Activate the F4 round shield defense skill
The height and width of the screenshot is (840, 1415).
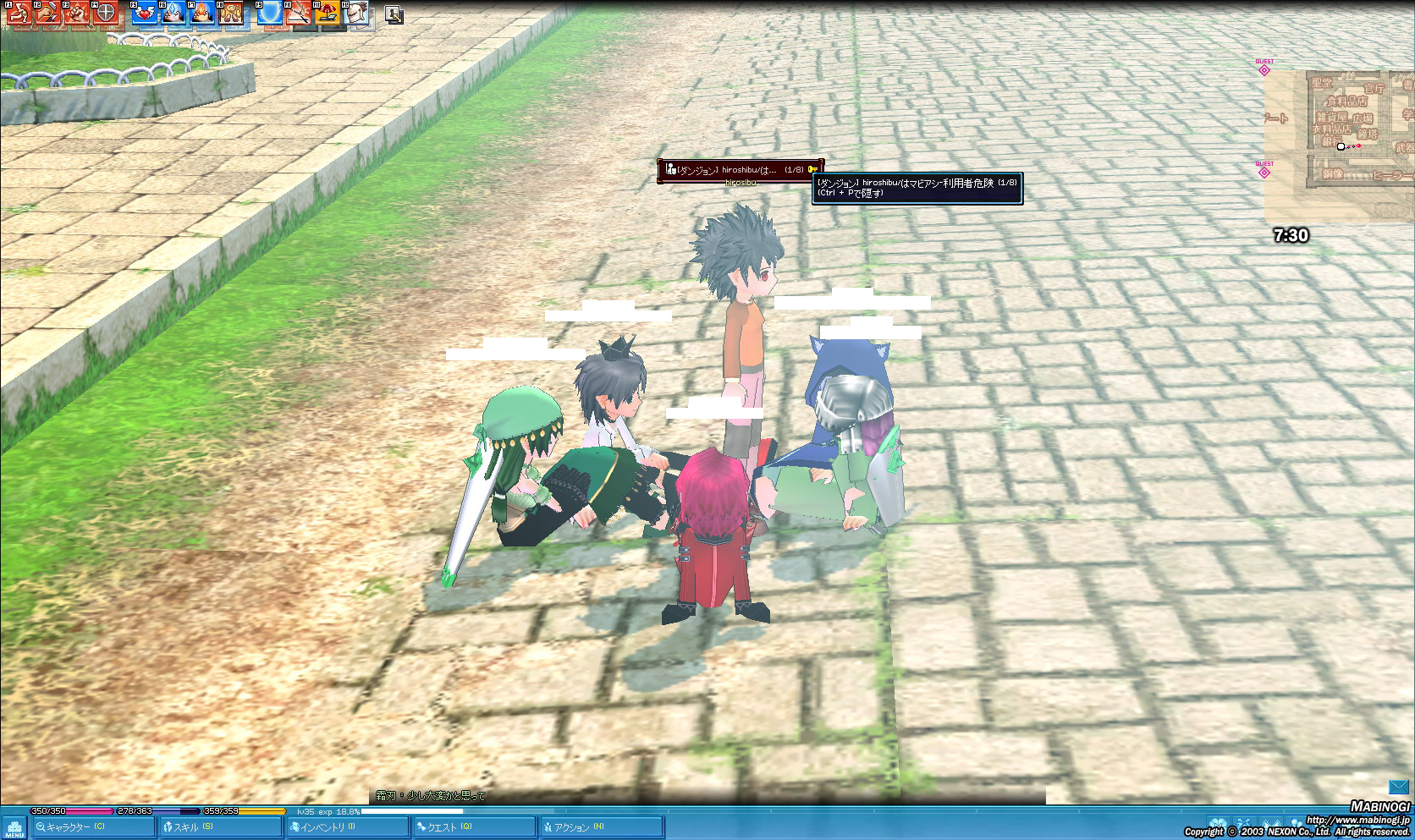pyautogui.click(x=105, y=13)
